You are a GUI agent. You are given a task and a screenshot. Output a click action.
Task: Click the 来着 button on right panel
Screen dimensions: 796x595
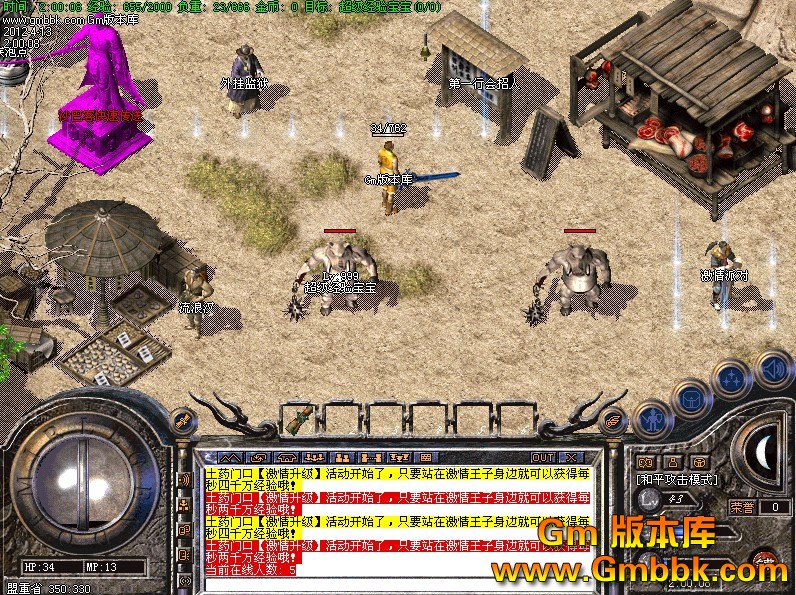click(x=742, y=507)
